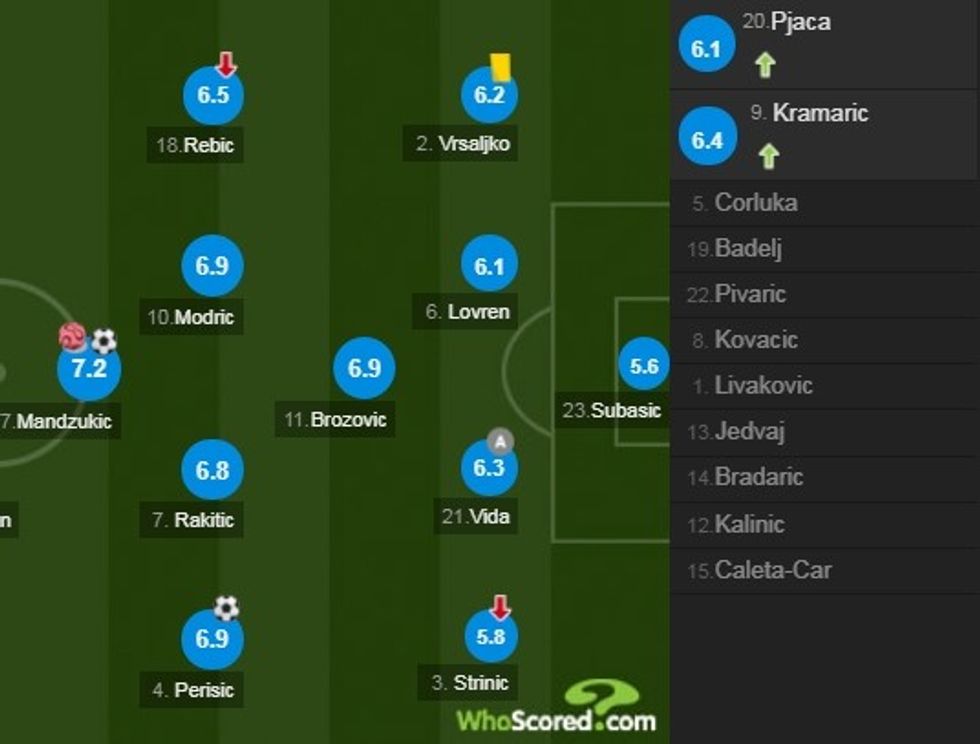This screenshot has height=744, width=980.
Task: Choose Kovacic in the substitutes list
Action: click(755, 340)
